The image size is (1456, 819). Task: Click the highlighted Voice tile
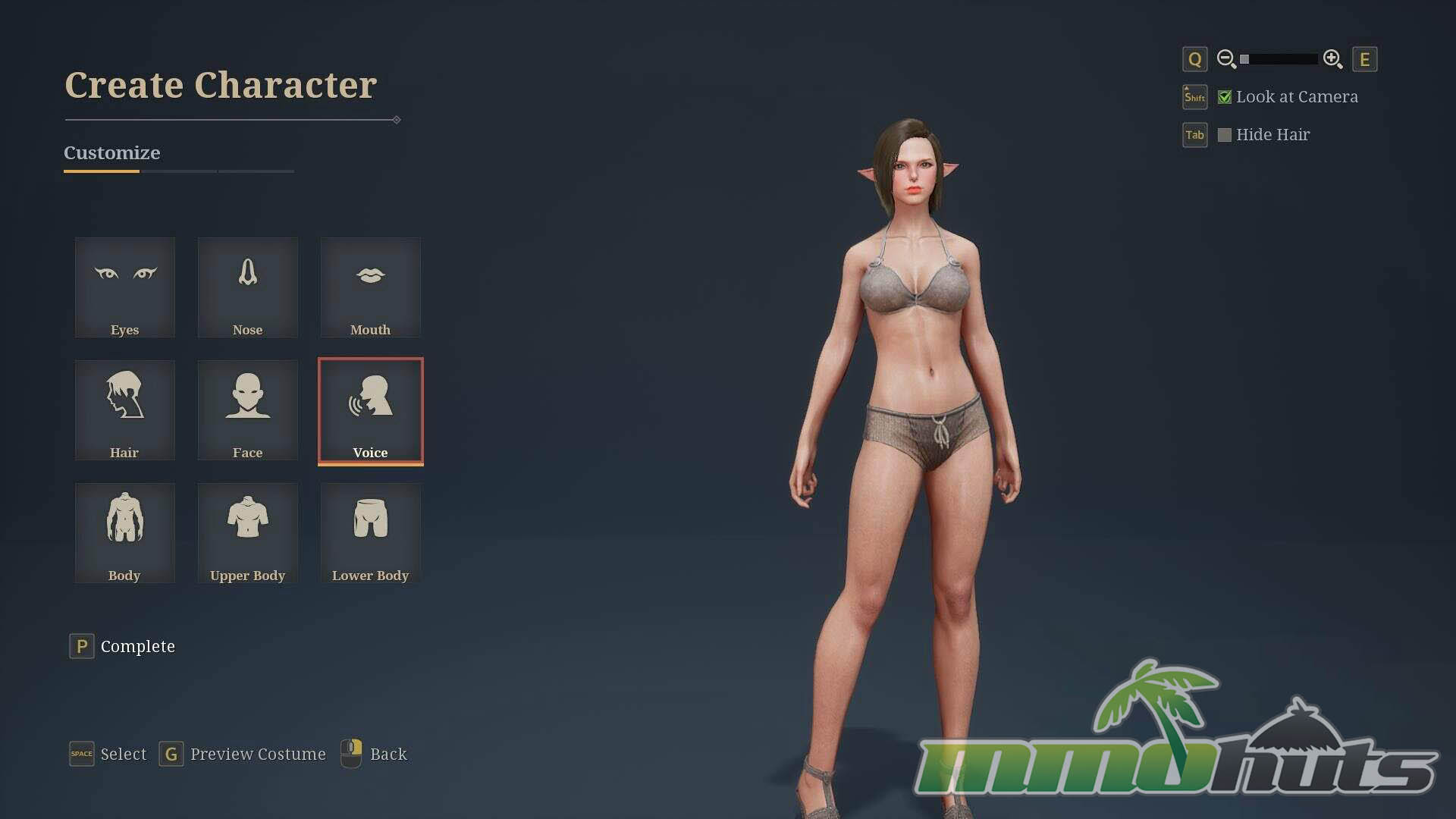pos(370,410)
